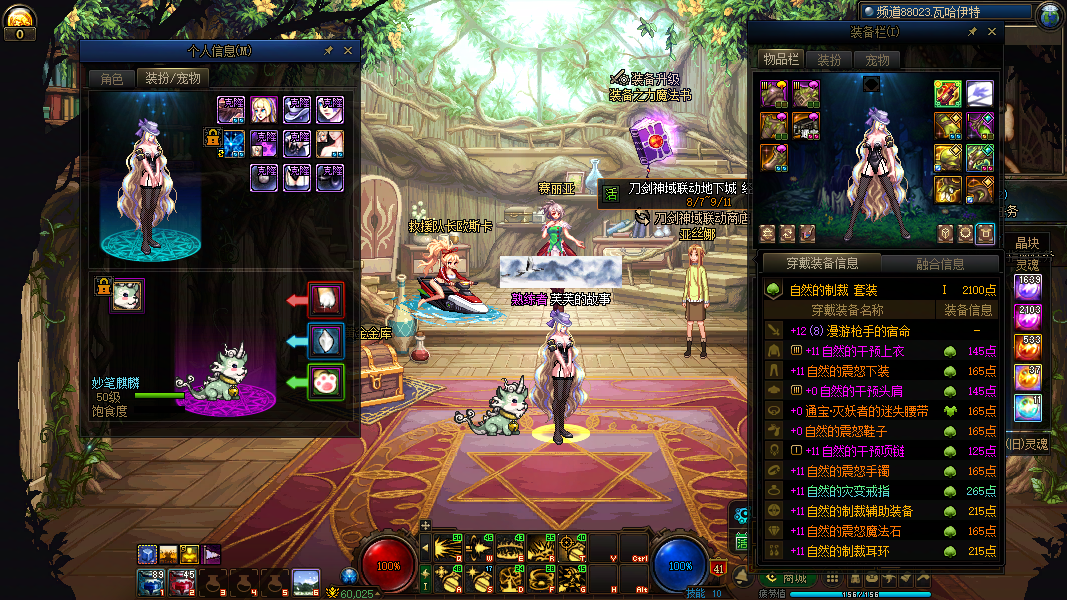Close the 装备栏 equipment window
The image size is (1067, 600).
992,32
